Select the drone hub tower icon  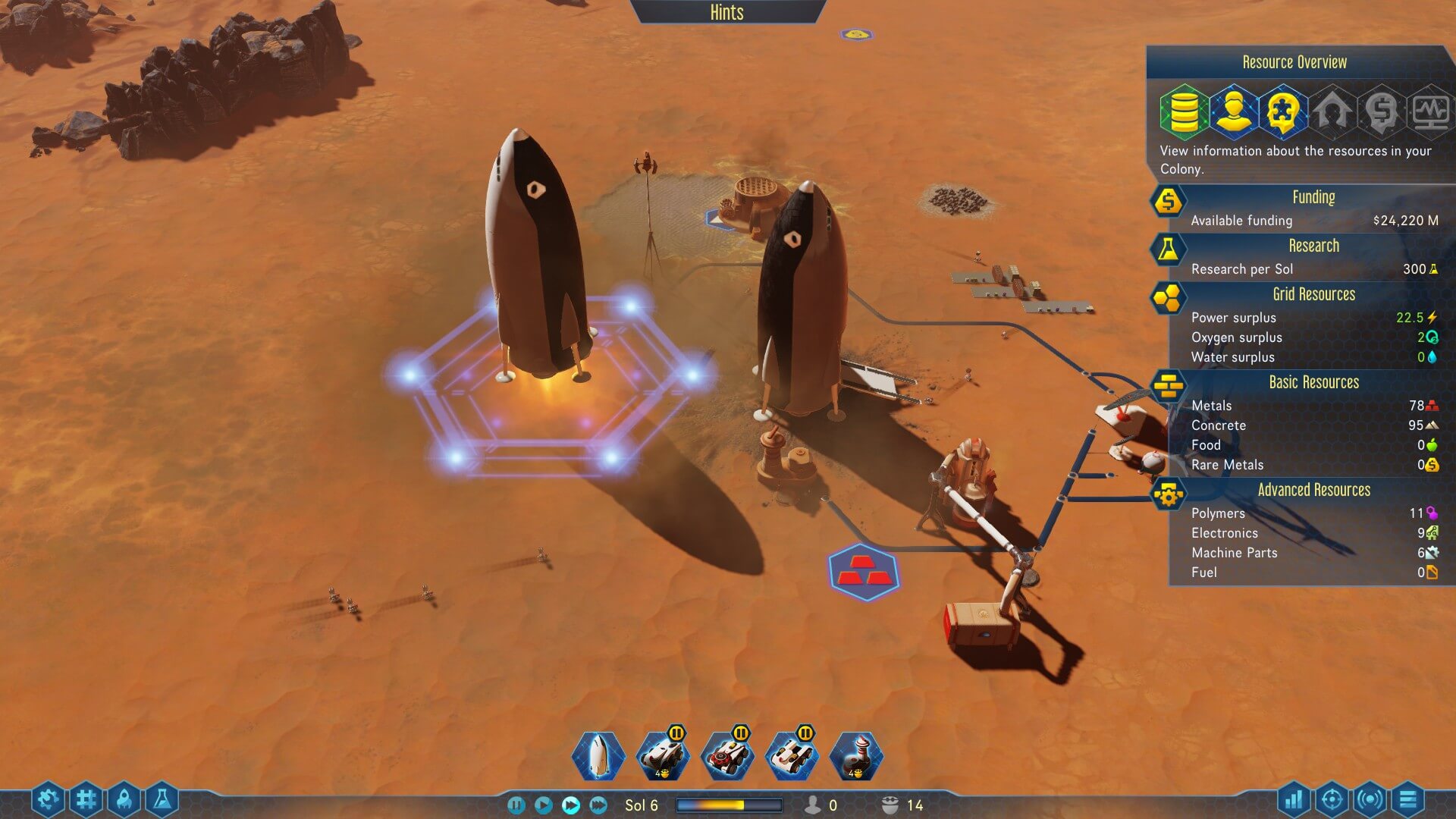pos(856,755)
